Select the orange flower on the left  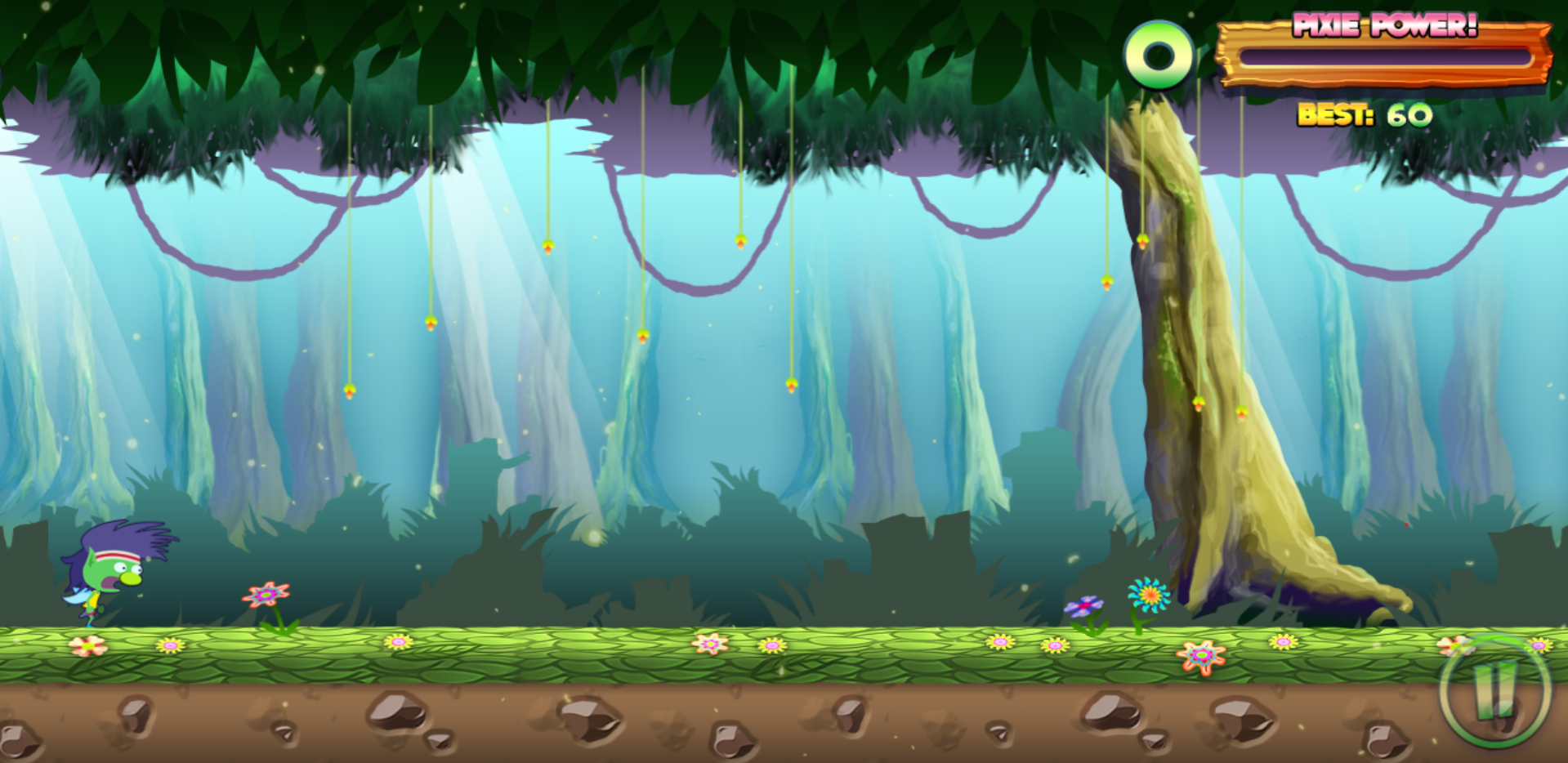pyautogui.click(x=266, y=596)
